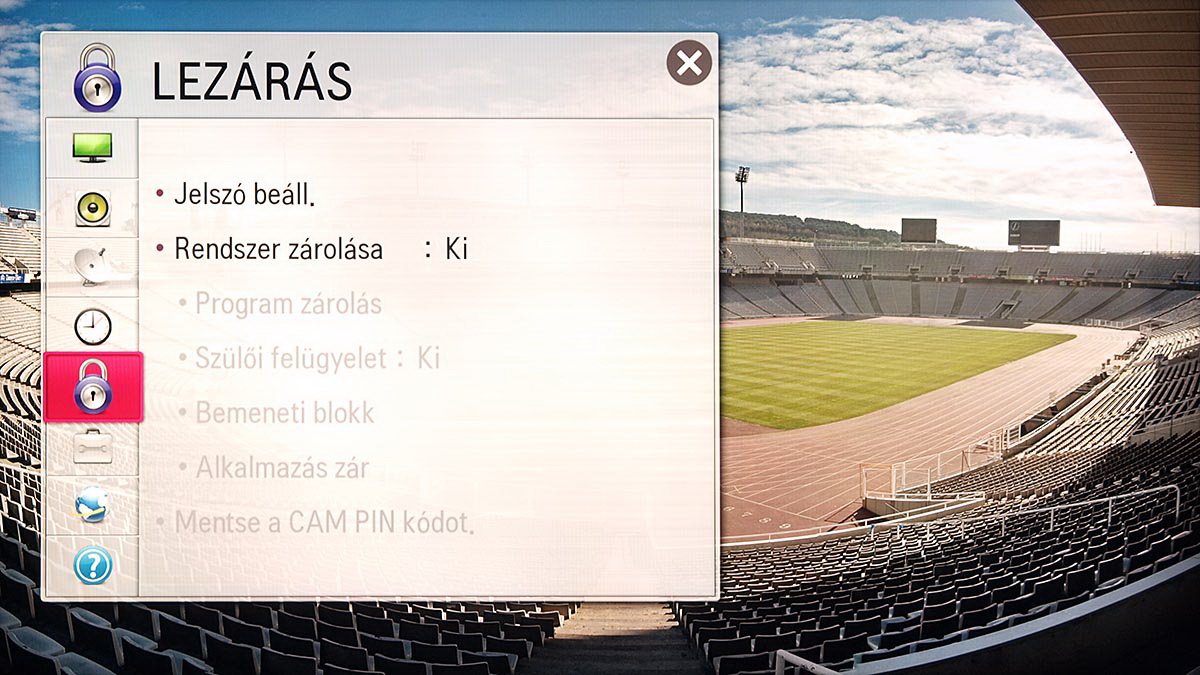Open the briefcase options tab
The height and width of the screenshot is (675, 1200).
(x=92, y=447)
